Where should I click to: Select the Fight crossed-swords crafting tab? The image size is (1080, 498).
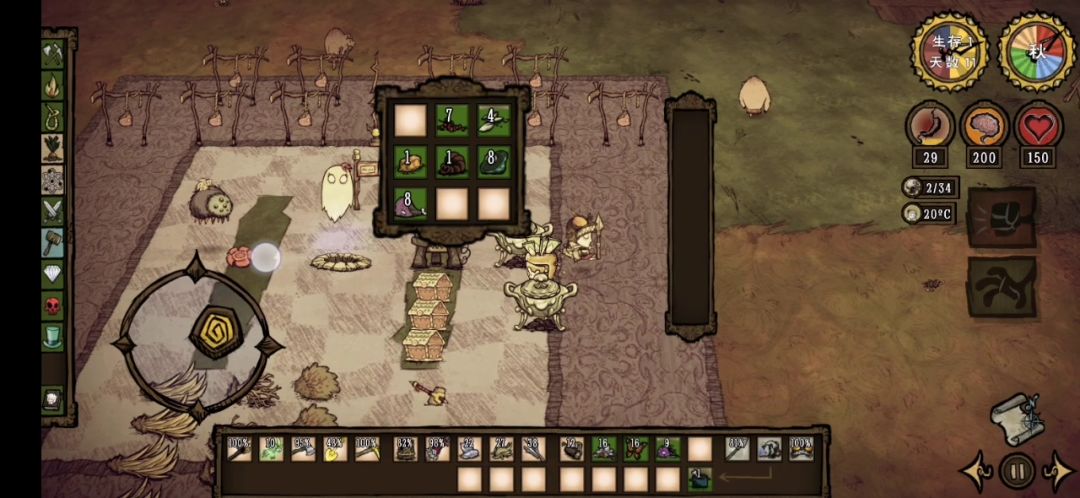click(53, 210)
